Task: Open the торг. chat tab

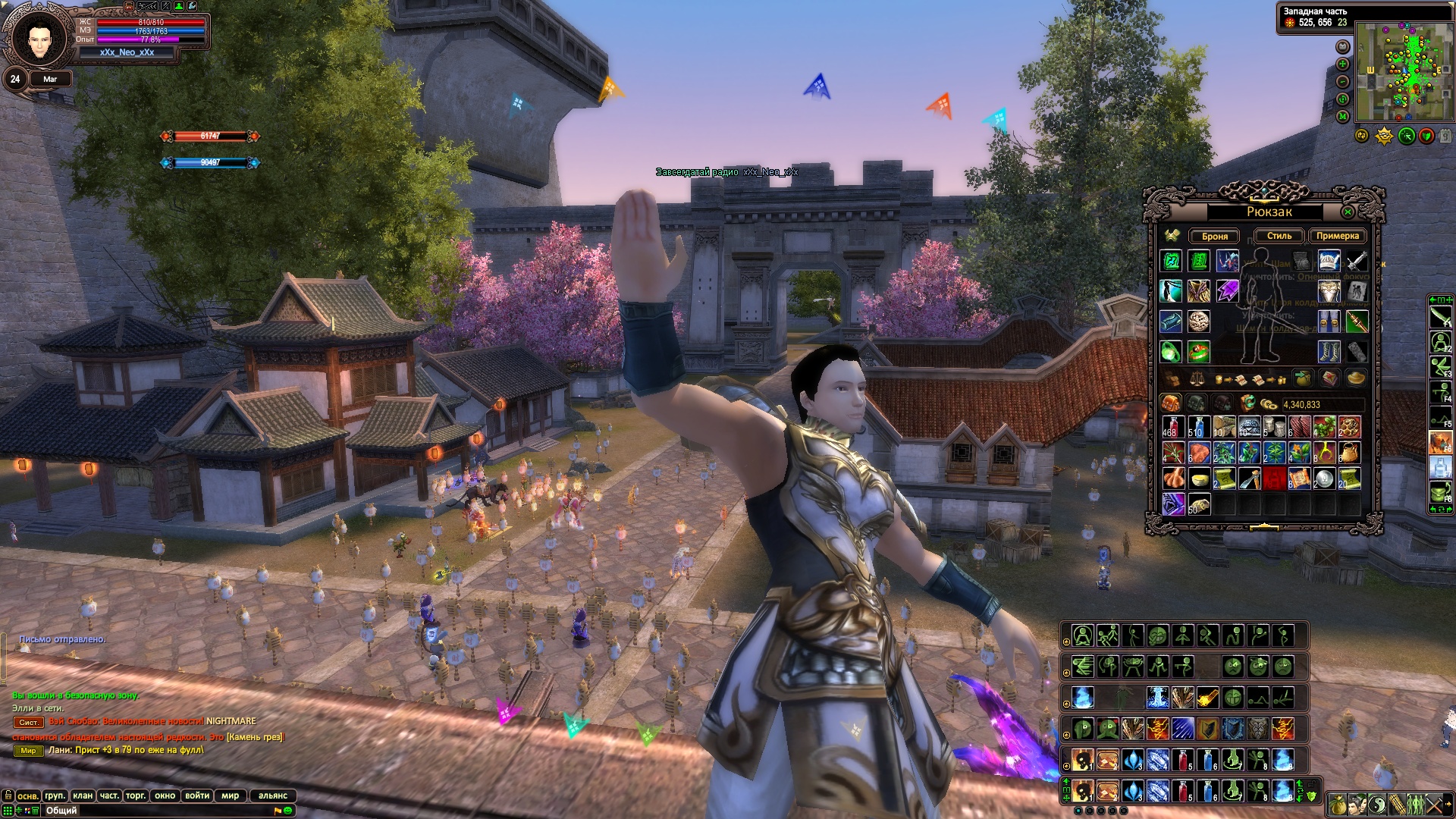Action: (136, 795)
